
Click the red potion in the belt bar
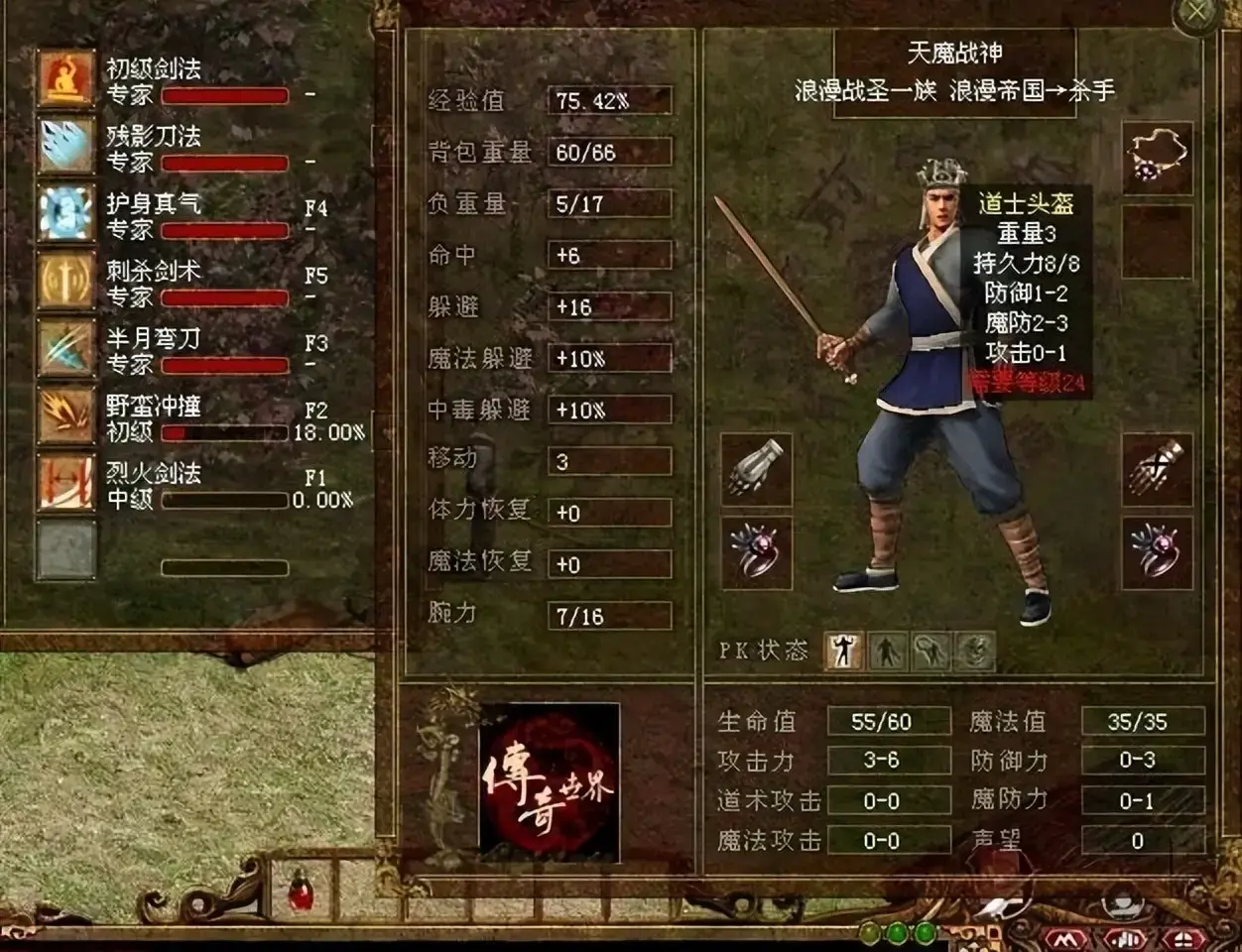point(299,889)
